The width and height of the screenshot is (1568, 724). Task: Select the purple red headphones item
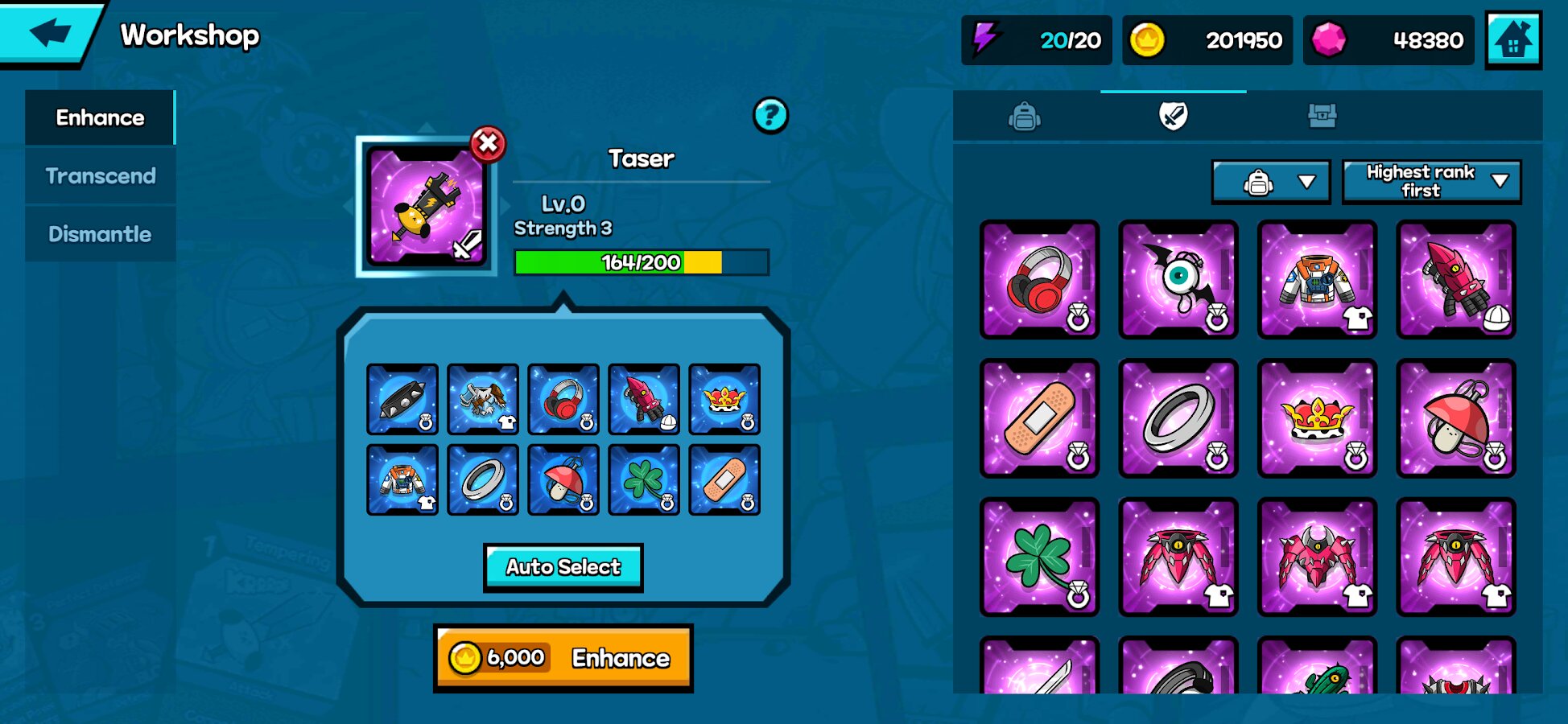(x=1039, y=279)
